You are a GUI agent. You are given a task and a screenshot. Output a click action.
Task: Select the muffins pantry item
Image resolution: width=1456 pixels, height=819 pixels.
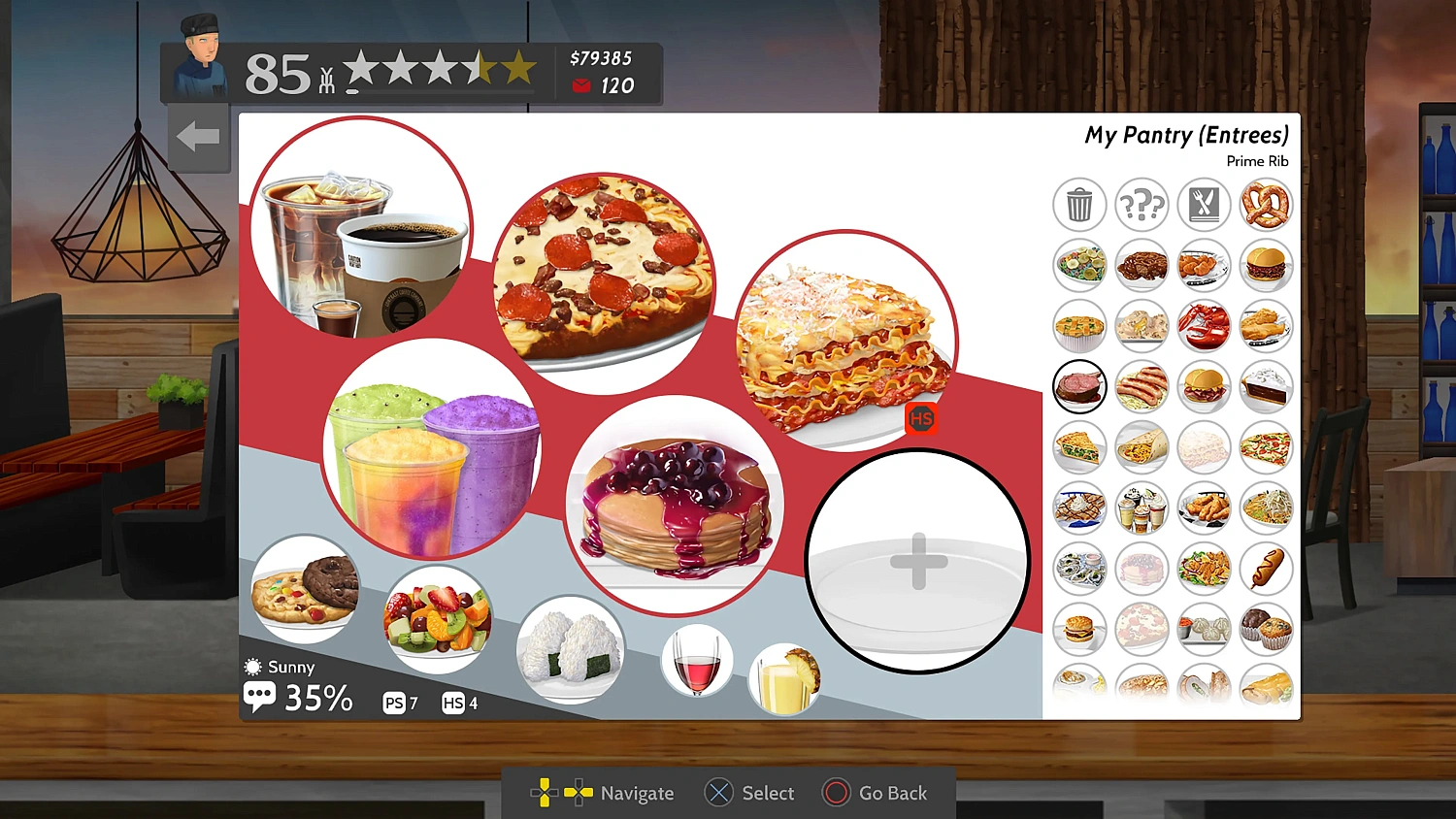tap(1266, 629)
